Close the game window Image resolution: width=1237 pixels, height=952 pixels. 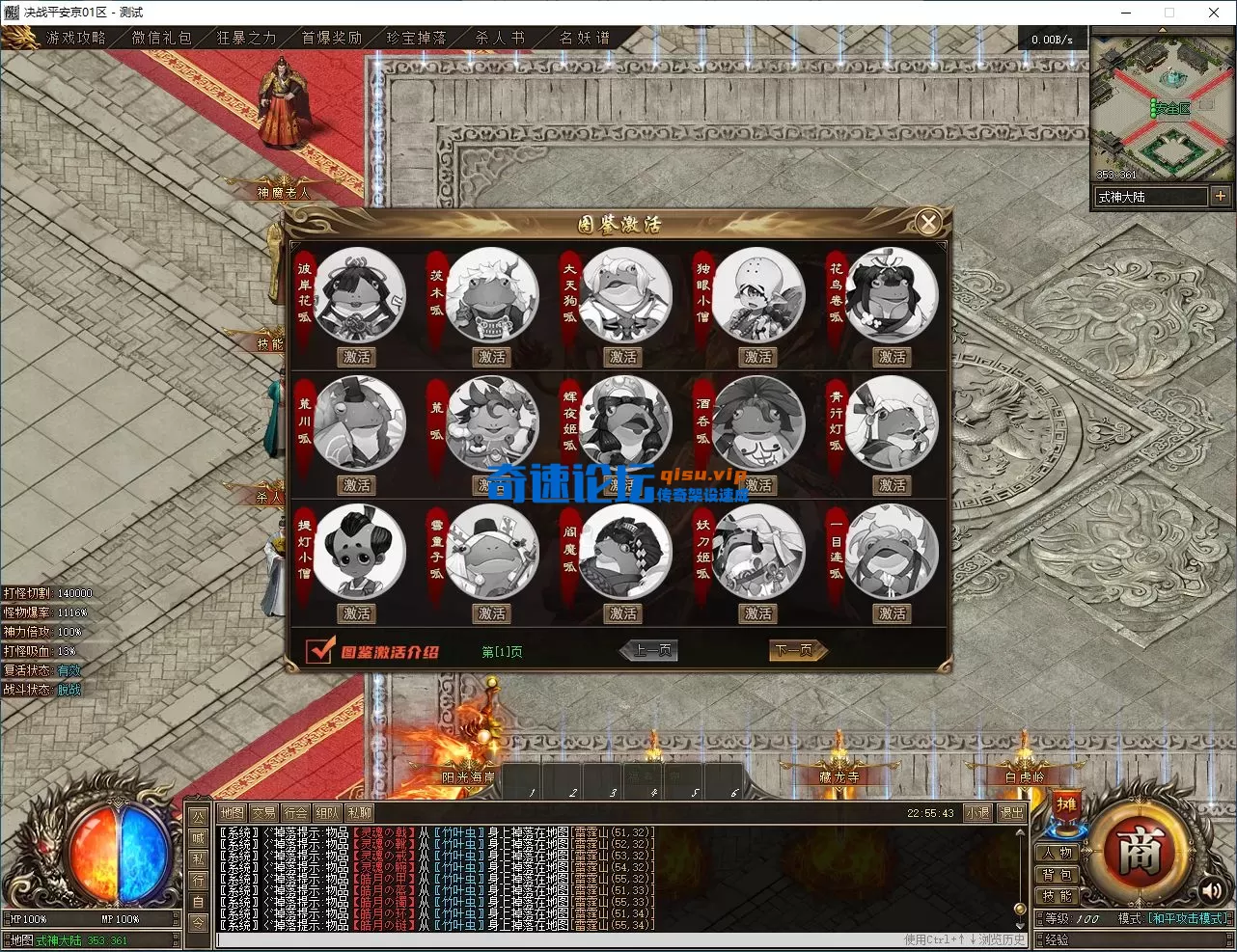point(1214,13)
